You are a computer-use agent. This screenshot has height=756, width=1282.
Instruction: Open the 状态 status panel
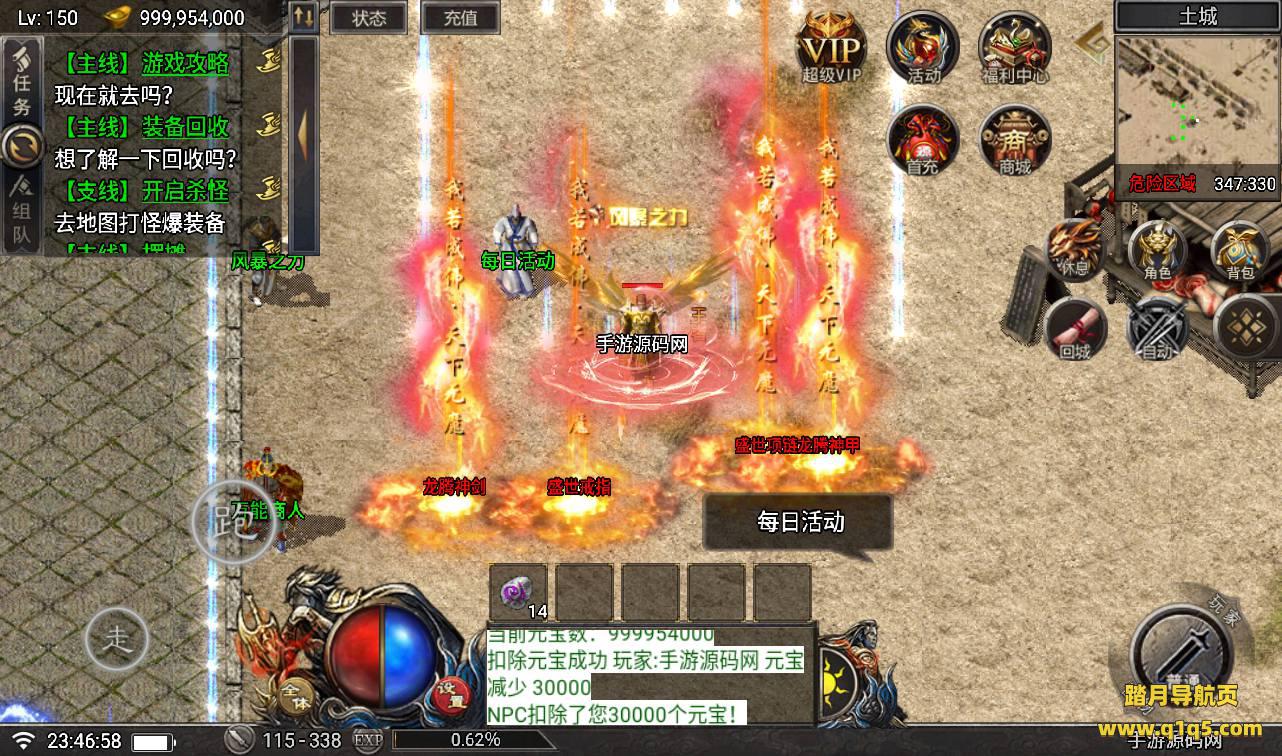(369, 18)
